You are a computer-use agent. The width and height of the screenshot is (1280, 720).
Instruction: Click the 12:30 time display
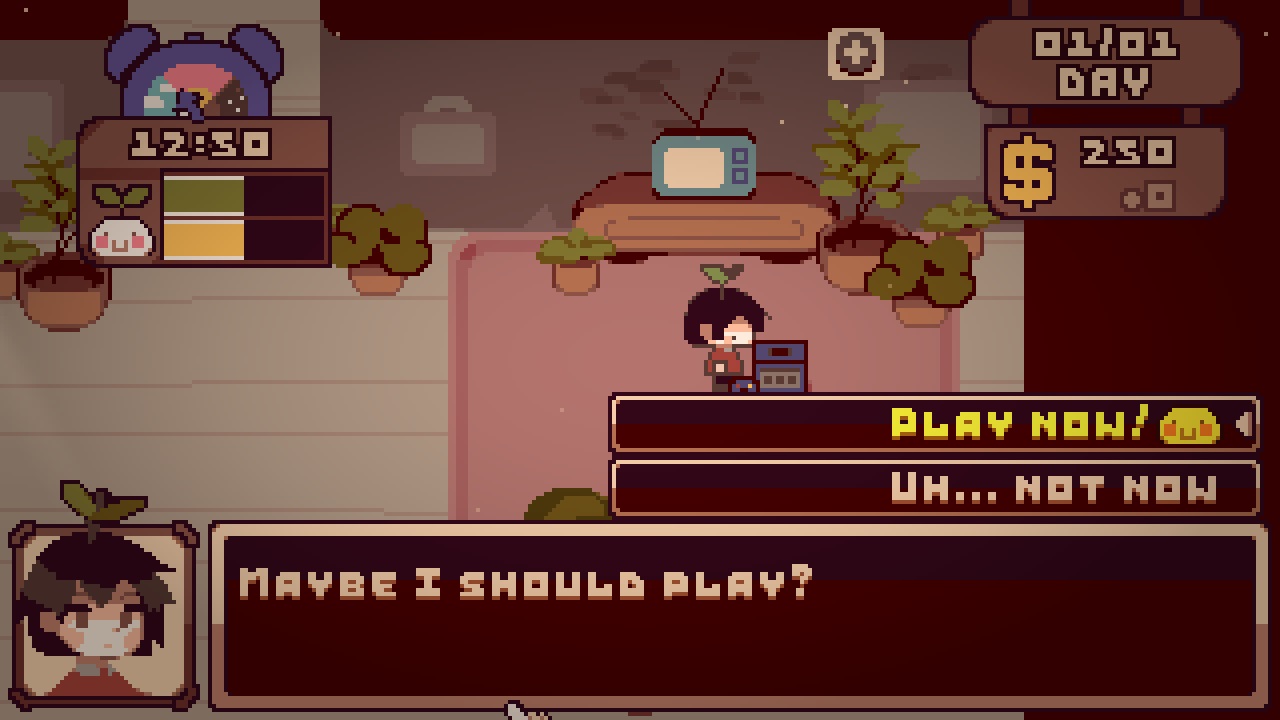point(200,143)
